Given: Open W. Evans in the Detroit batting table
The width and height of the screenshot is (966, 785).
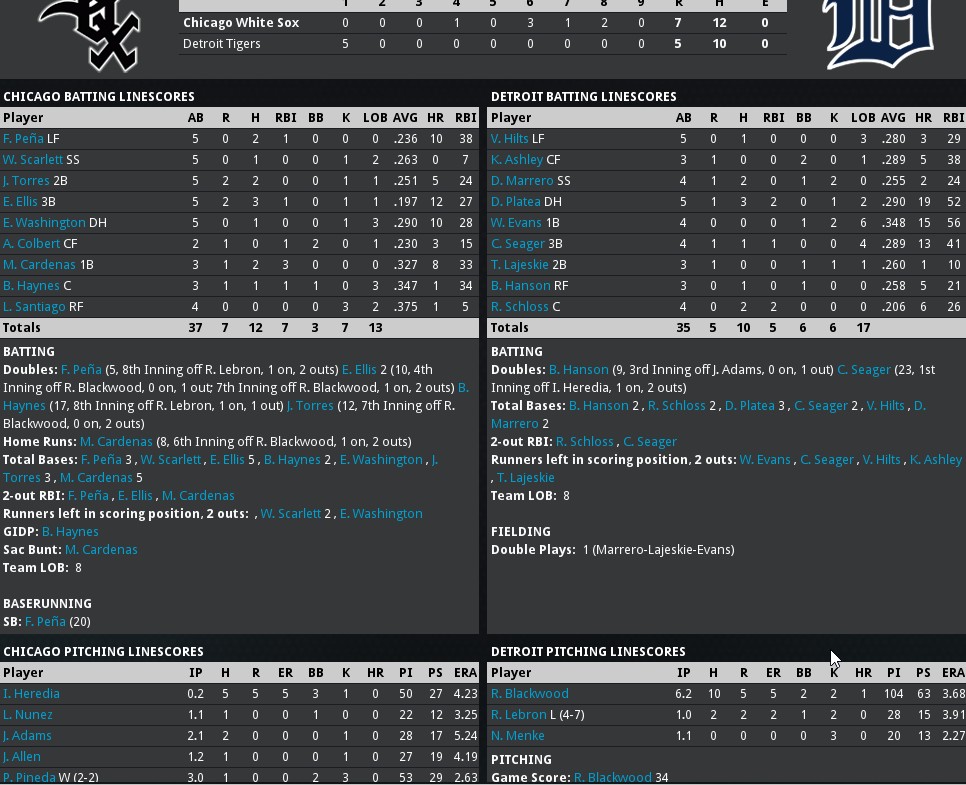Looking at the screenshot, I should (x=516, y=222).
